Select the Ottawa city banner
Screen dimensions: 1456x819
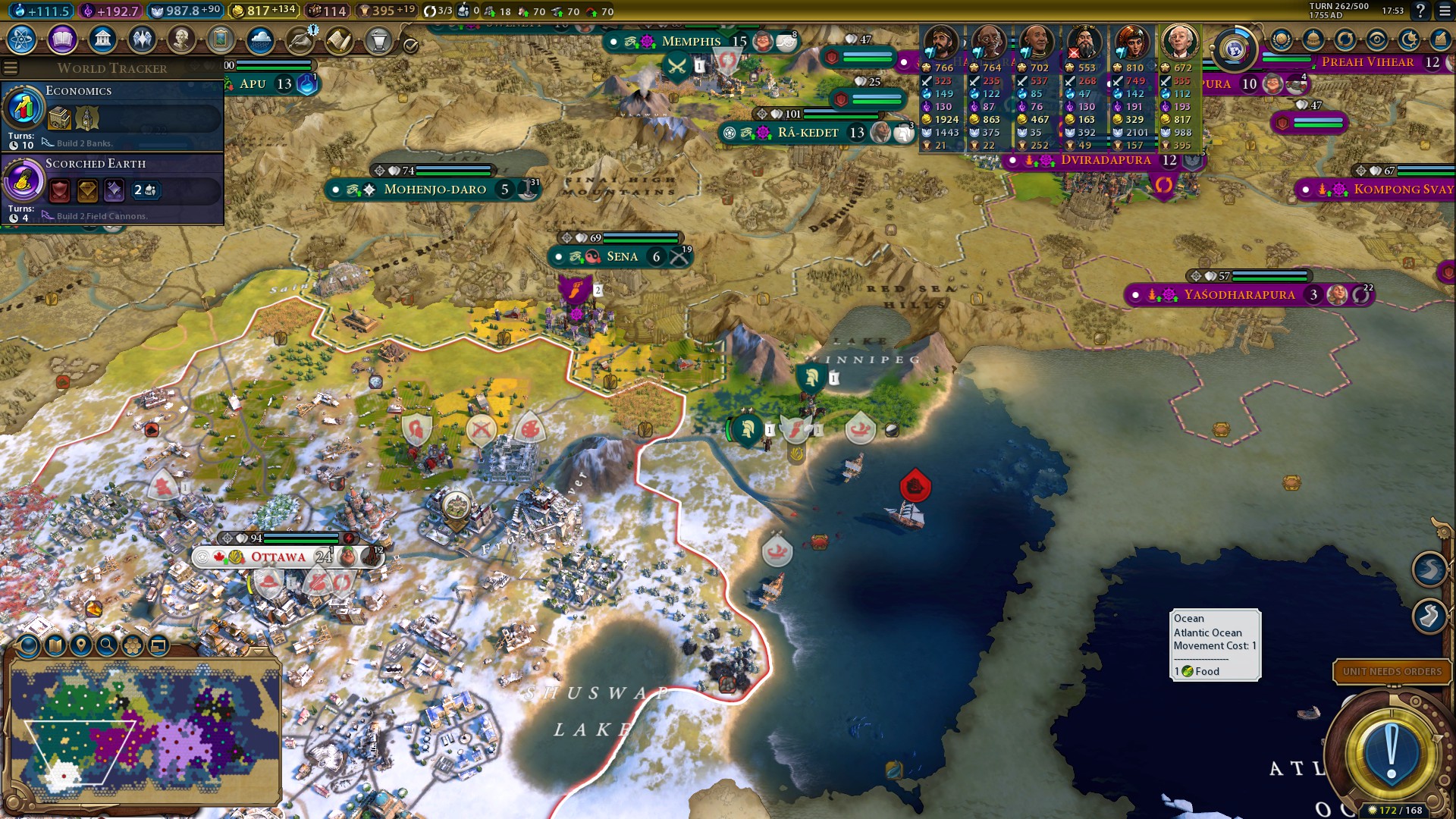(x=278, y=557)
